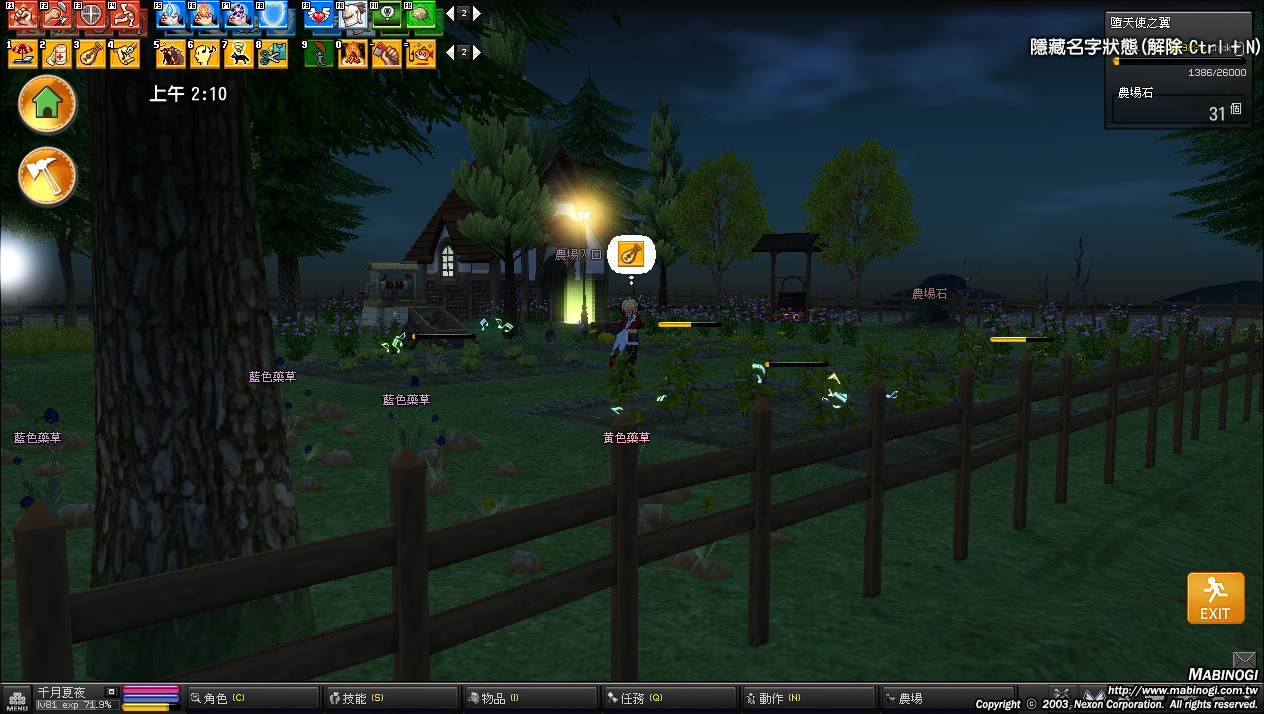Viewport: 1264px width, 714px height.
Task: Use the lute instrument-playing skill icon
Action: [x=90, y=53]
